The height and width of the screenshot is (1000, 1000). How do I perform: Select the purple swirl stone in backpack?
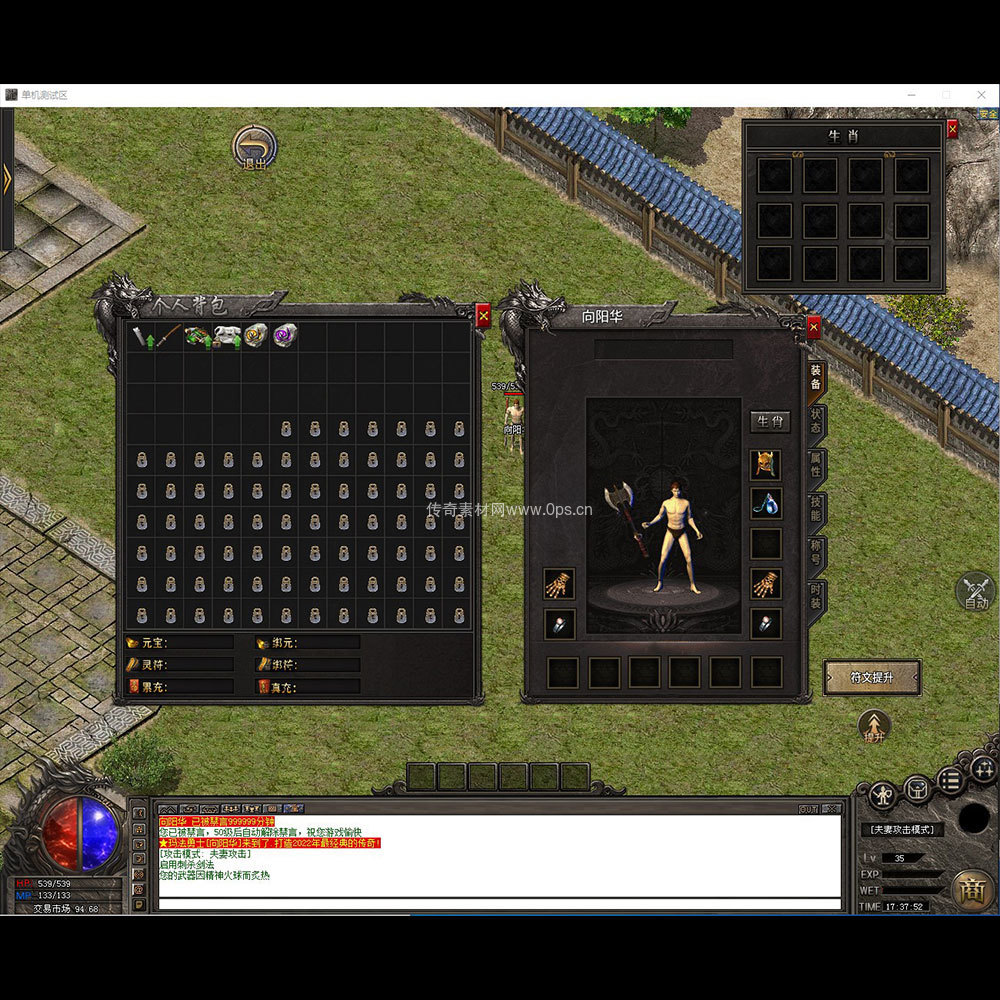pyautogui.click(x=285, y=336)
